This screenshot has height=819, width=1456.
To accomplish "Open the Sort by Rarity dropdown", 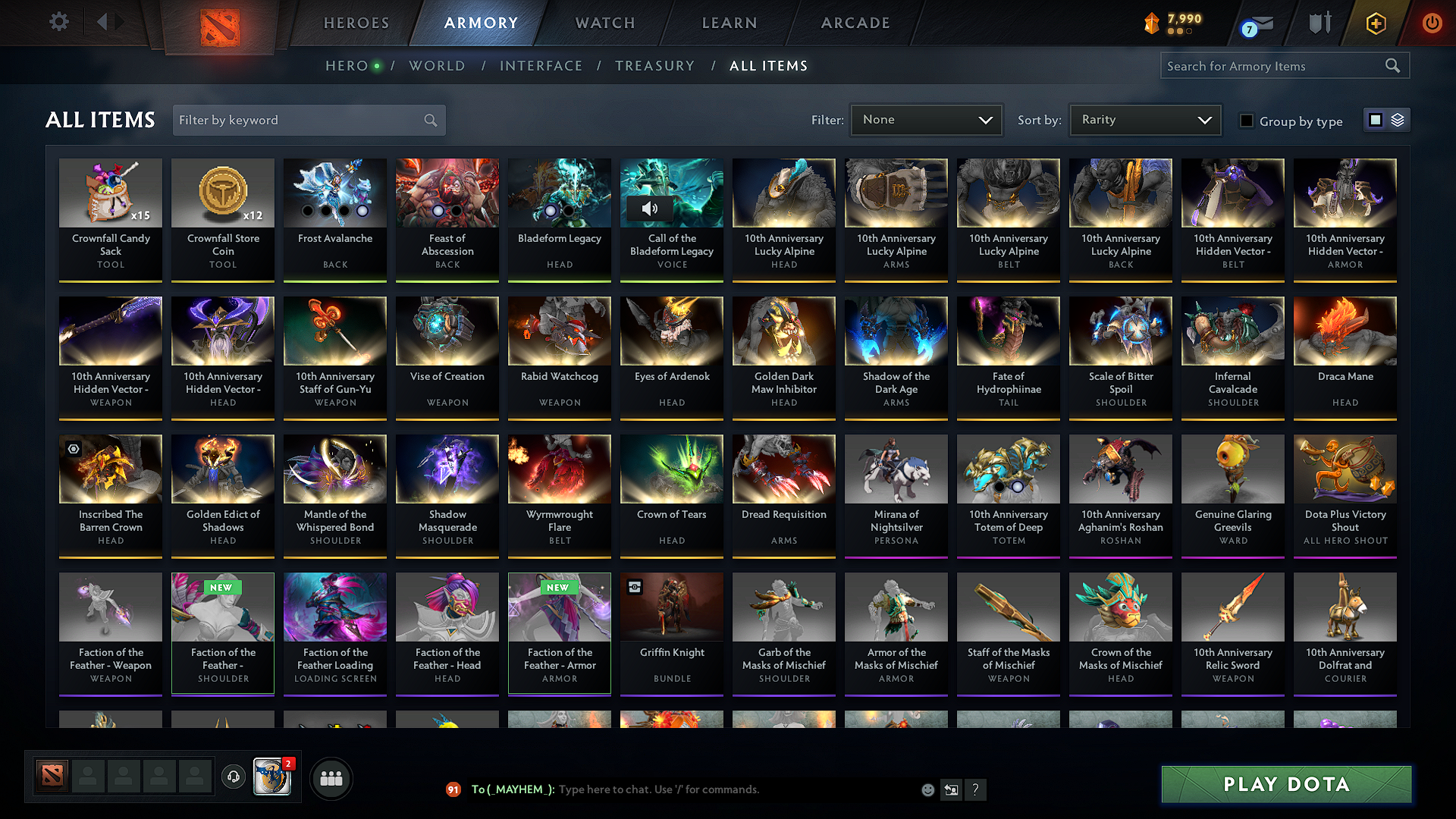I will click(1144, 119).
